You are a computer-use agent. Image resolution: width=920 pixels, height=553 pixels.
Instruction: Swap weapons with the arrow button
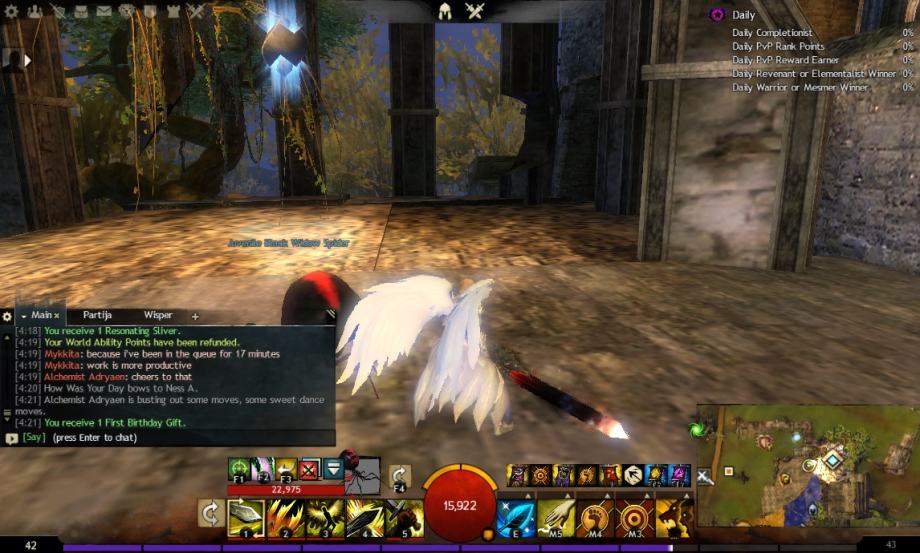tap(210, 513)
